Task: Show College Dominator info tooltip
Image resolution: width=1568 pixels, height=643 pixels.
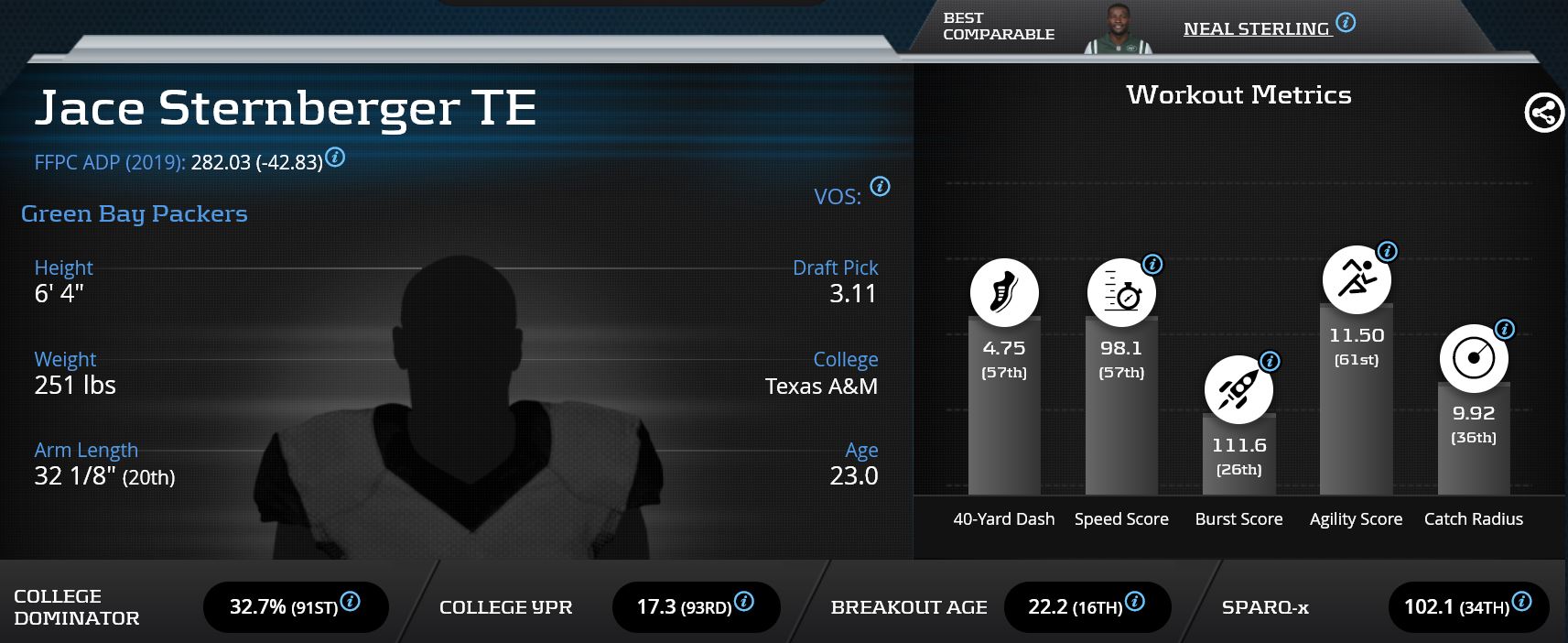Action: tap(350, 602)
